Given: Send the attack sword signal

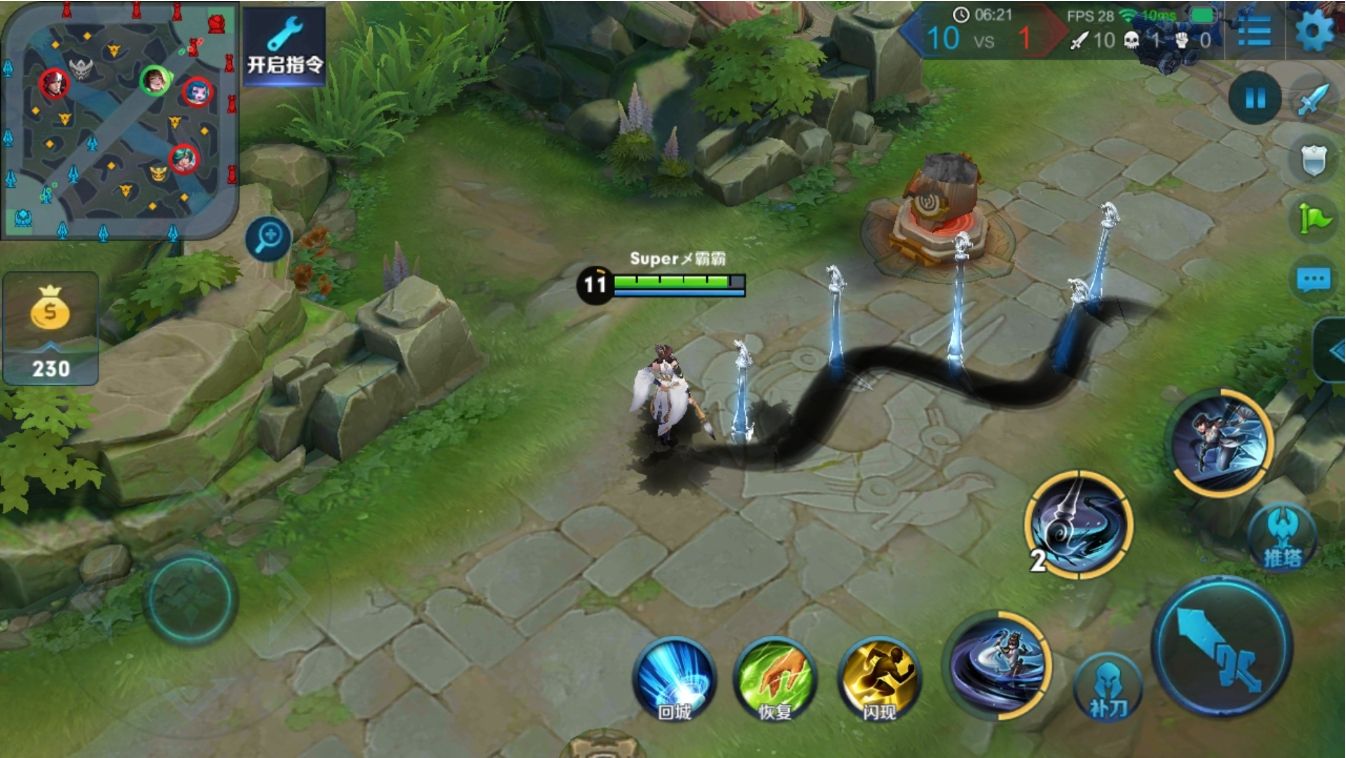Looking at the screenshot, I should coord(1313,99).
